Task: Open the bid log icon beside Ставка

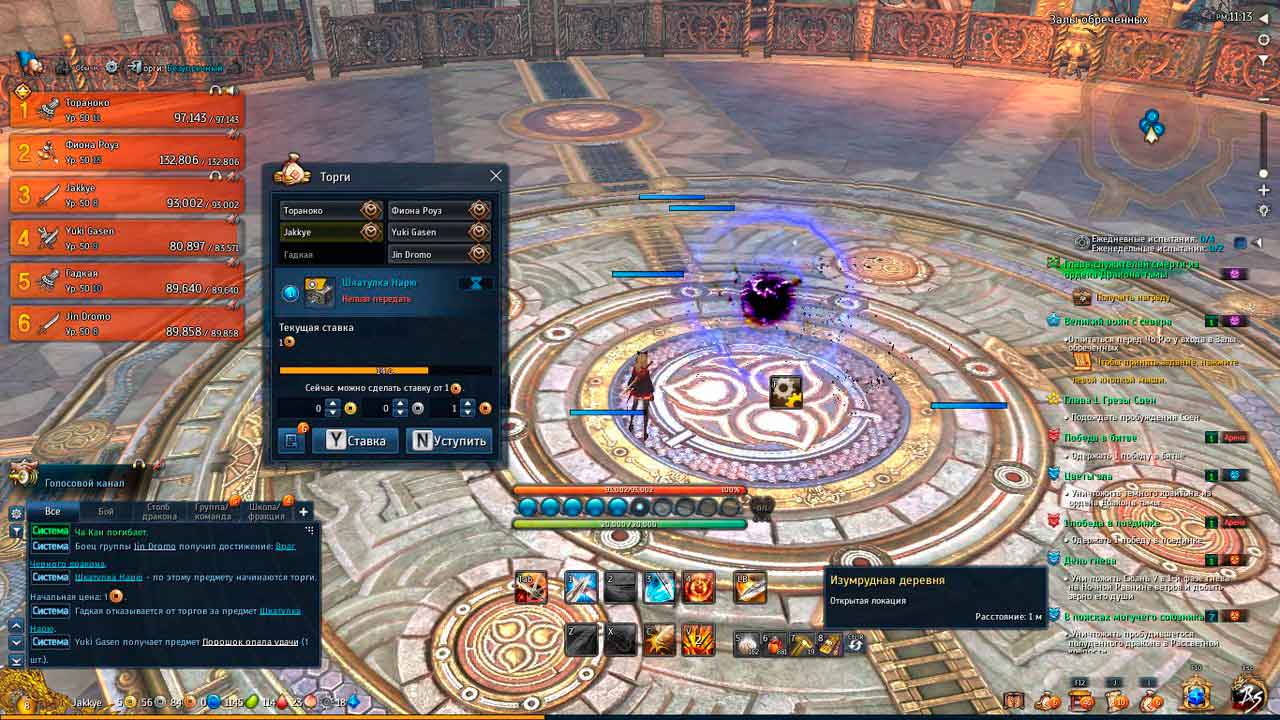Action: pos(291,441)
